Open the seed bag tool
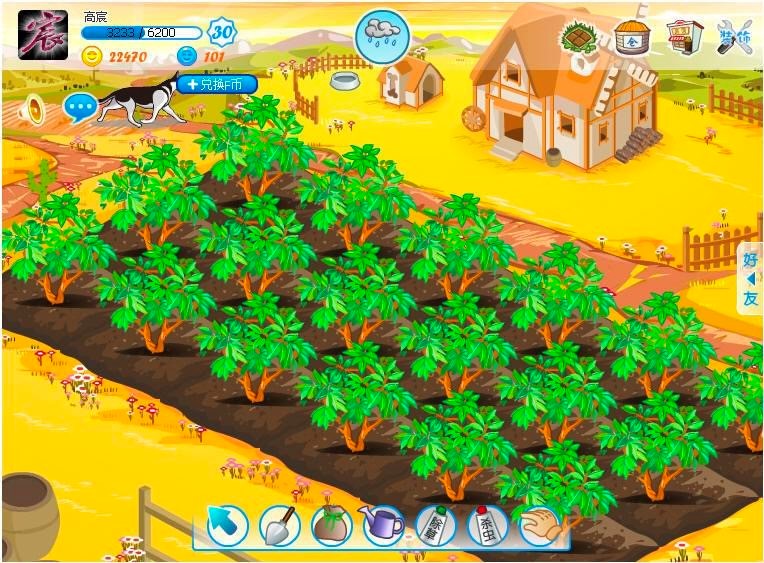The image size is (764, 563). coord(332,524)
